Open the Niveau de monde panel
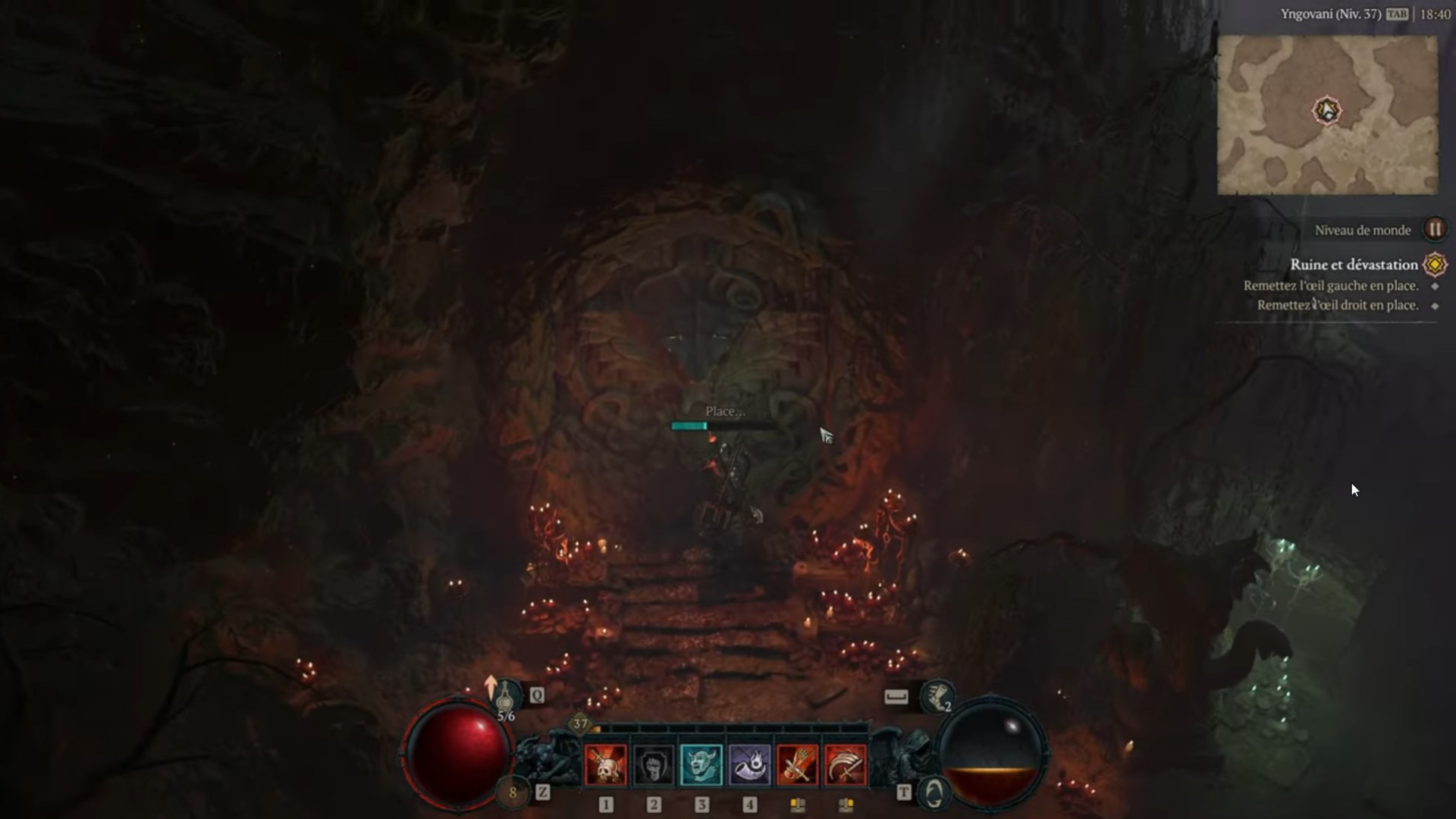 pyautogui.click(x=1363, y=230)
